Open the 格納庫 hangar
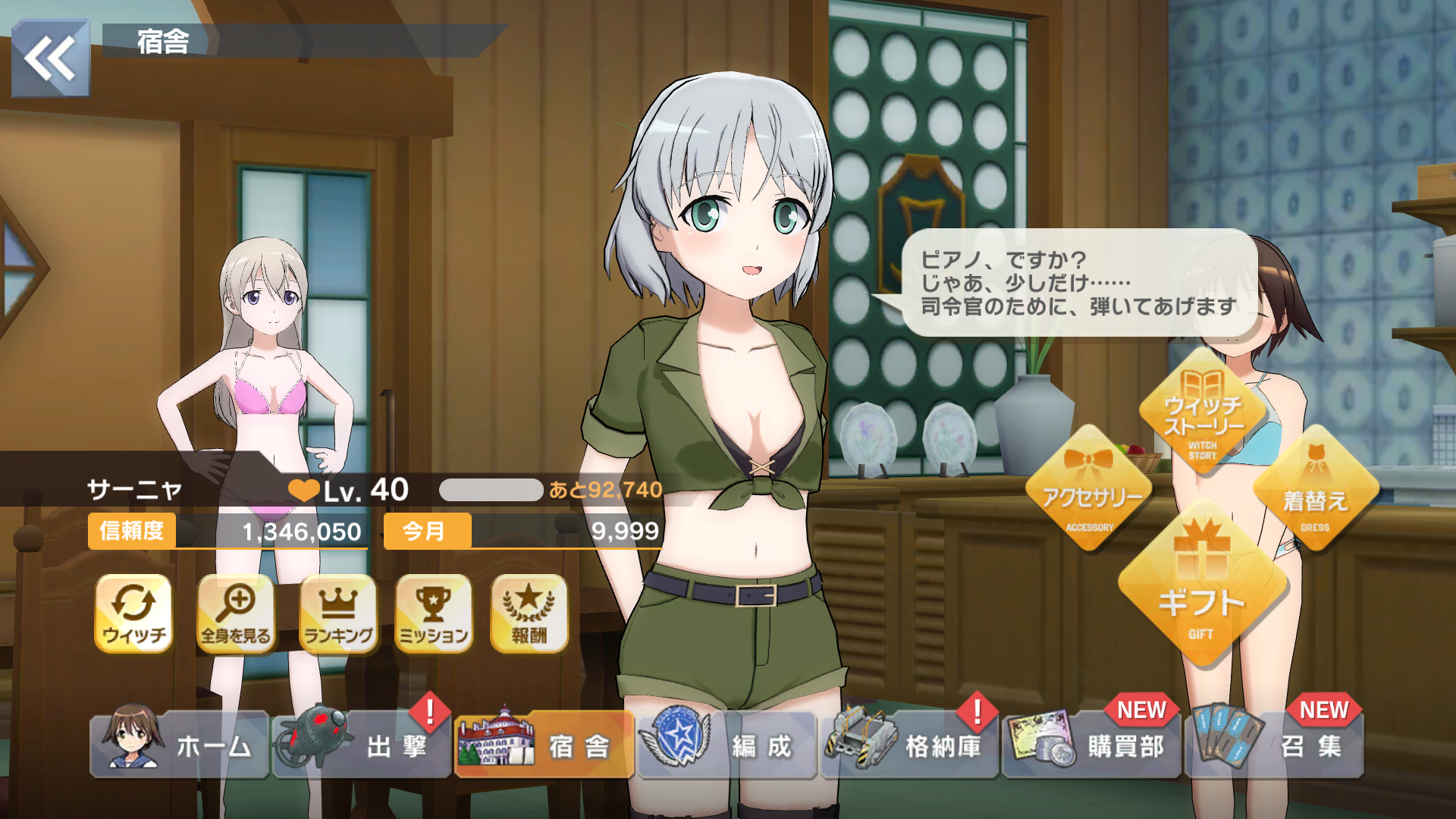Image resolution: width=1456 pixels, height=819 pixels. click(909, 745)
